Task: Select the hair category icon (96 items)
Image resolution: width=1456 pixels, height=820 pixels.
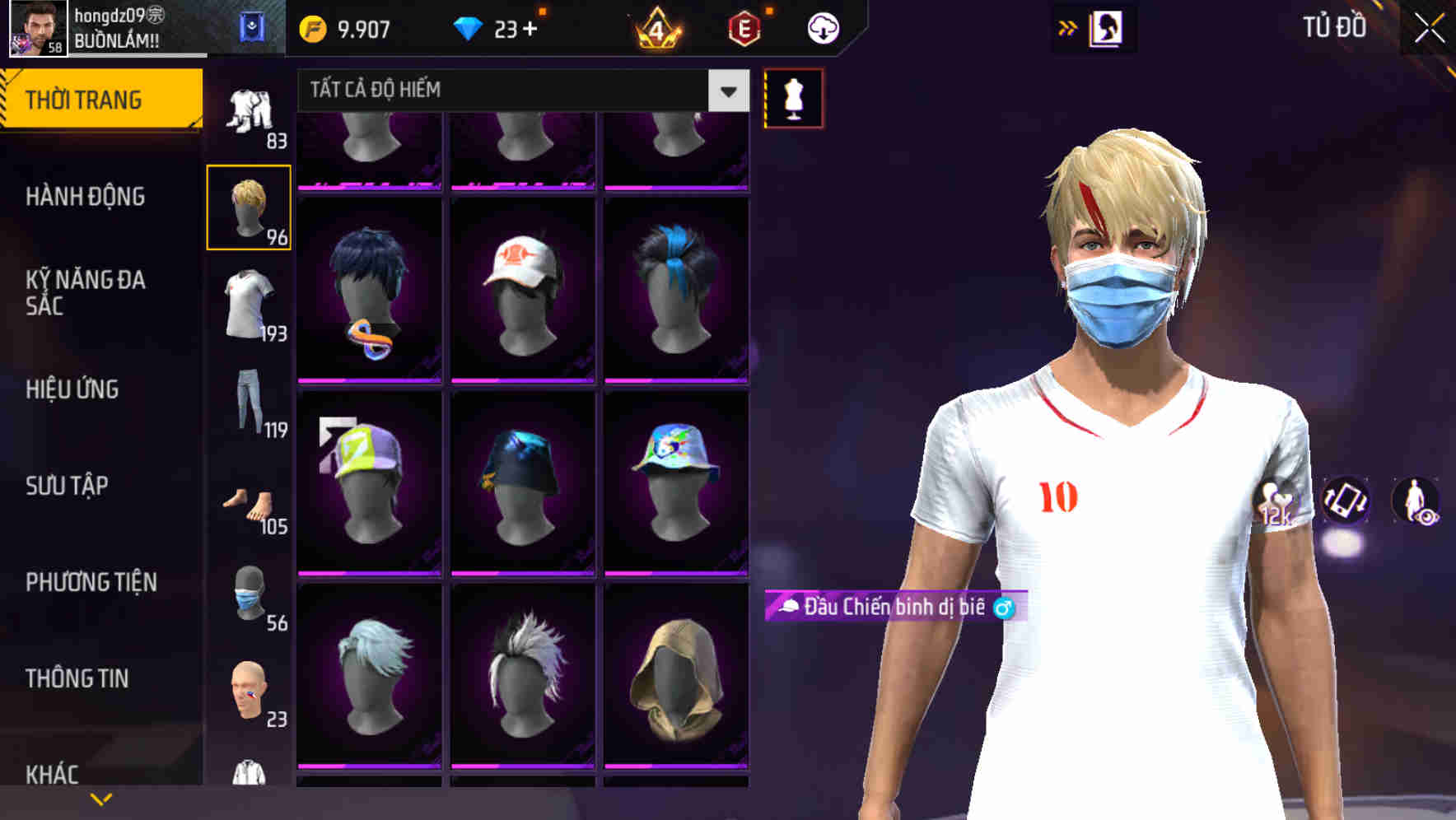Action: pyautogui.click(x=249, y=207)
